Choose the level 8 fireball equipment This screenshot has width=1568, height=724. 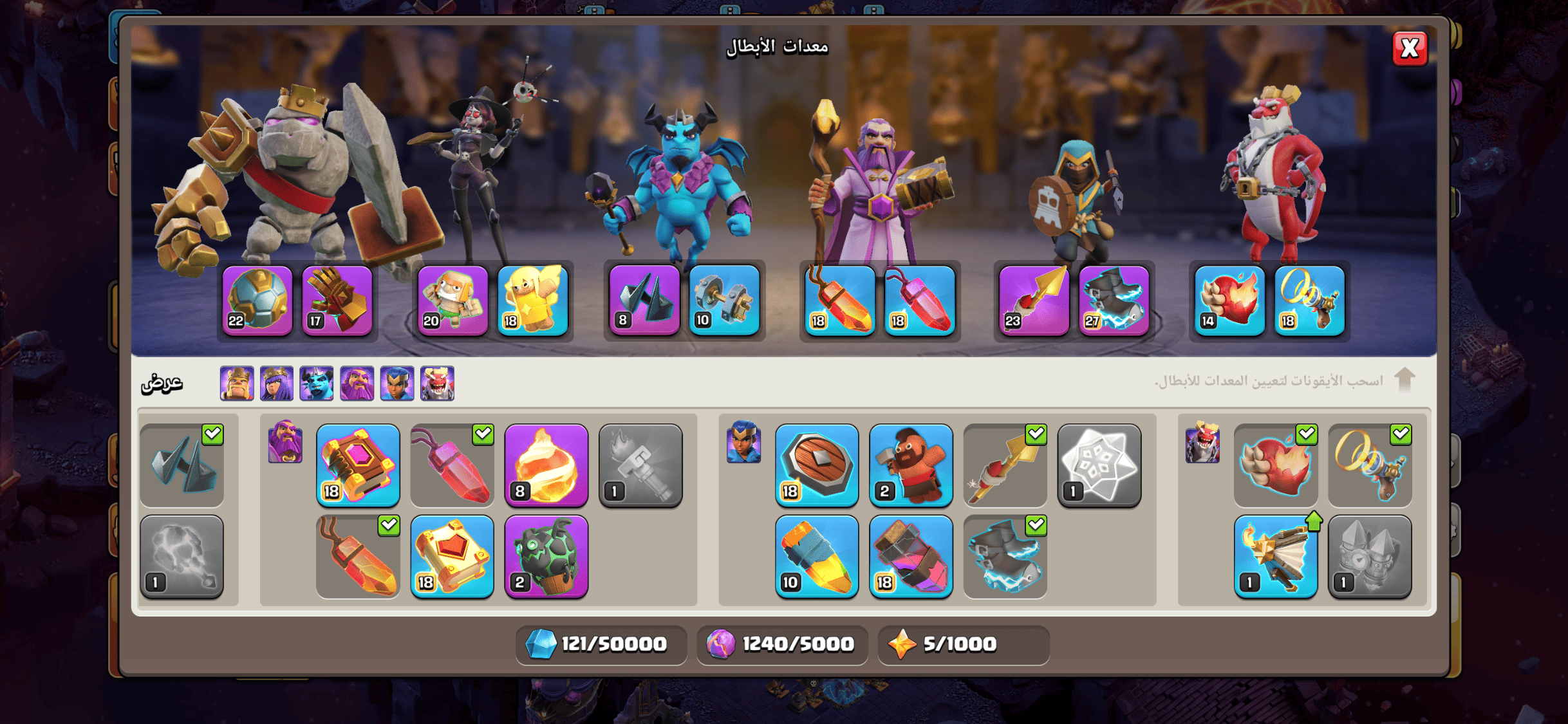(546, 465)
